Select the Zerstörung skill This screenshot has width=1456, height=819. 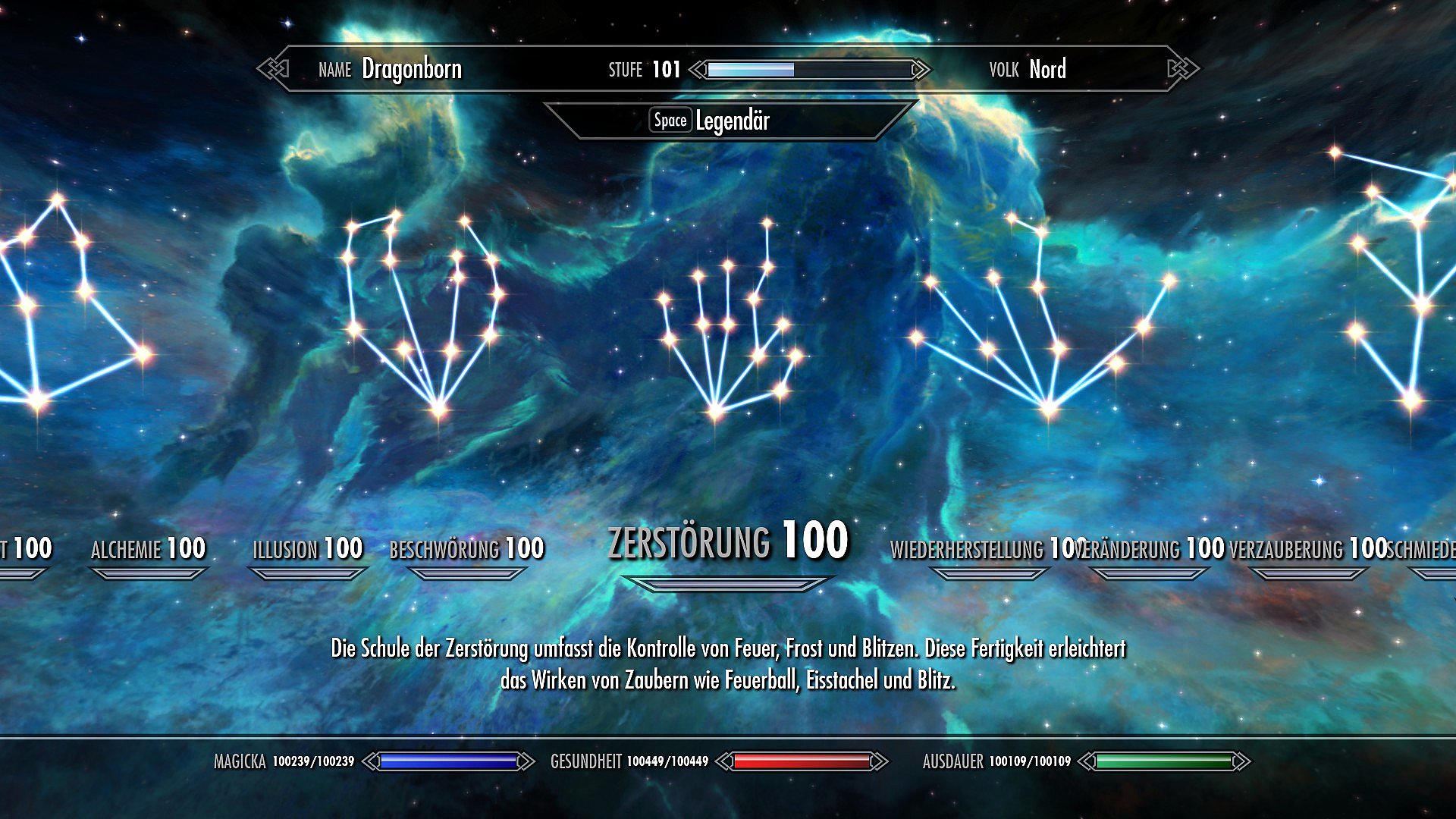(x=727, y=541)
